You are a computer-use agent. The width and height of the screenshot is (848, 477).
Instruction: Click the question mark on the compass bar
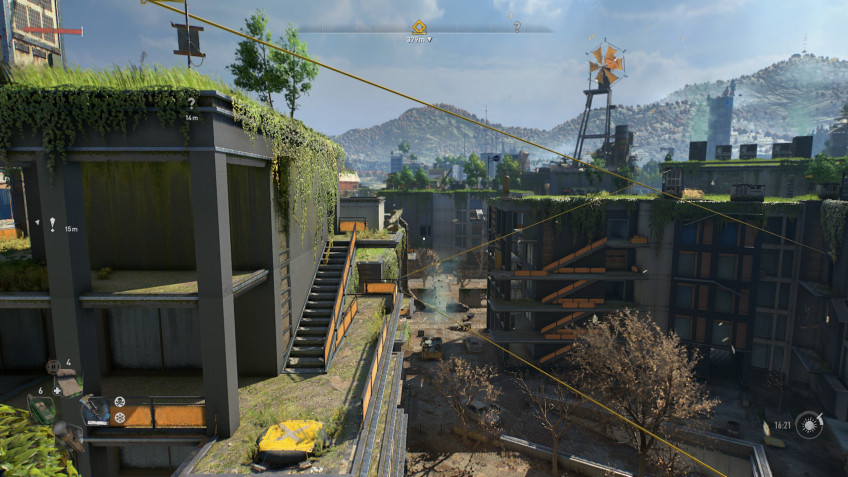tap(517, 27)
